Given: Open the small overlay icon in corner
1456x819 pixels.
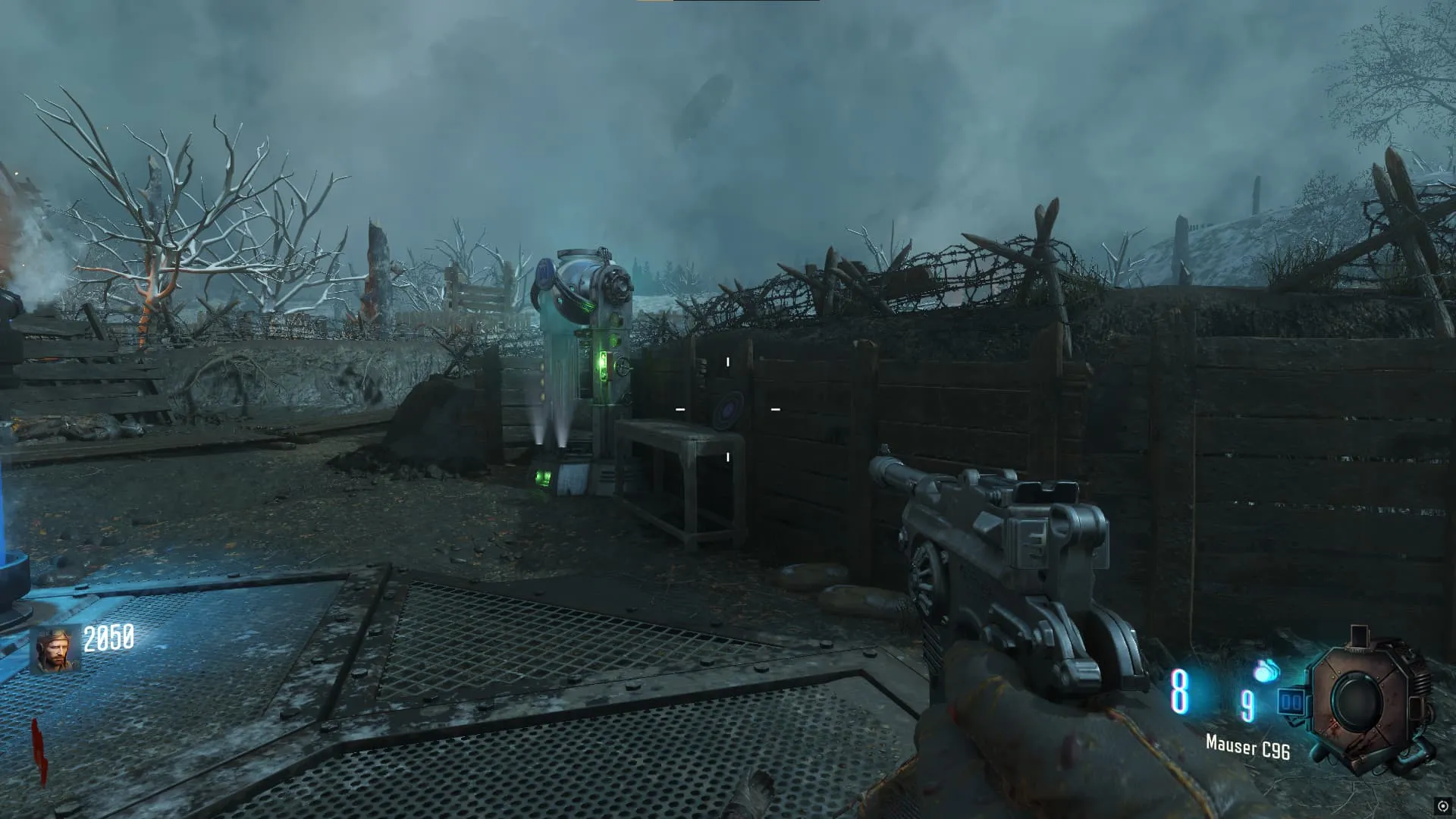Looking at the screenshot, I should click(x=1442, y=806).
